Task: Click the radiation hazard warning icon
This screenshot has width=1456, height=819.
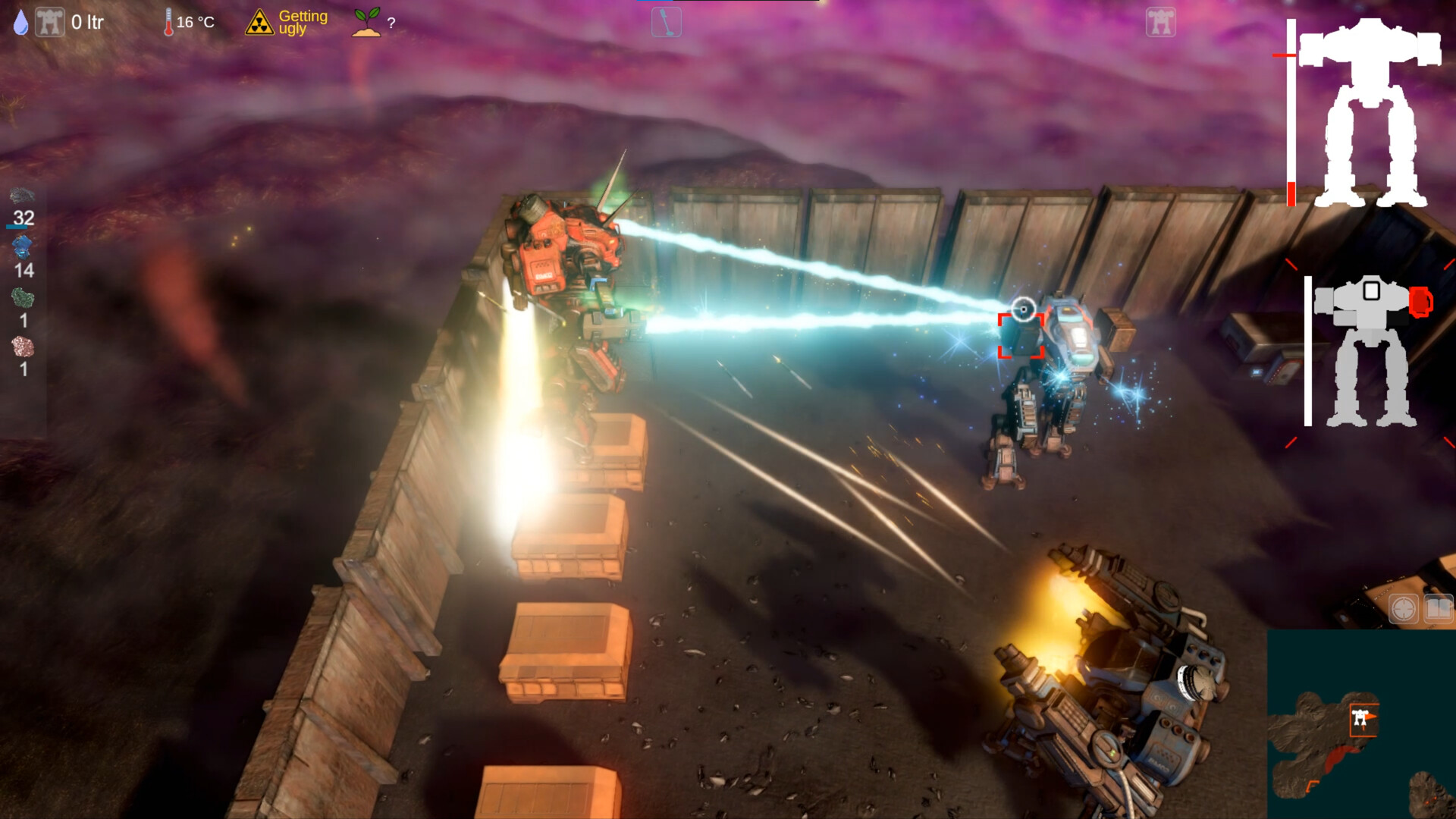Action: click(x=259, y=21)
